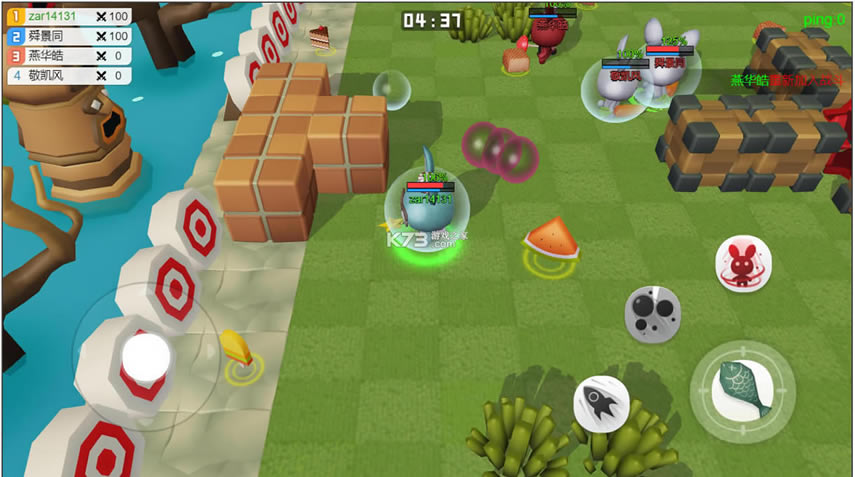
Task: Use the gray bomb skill button
Action: [x=653, y=313]
